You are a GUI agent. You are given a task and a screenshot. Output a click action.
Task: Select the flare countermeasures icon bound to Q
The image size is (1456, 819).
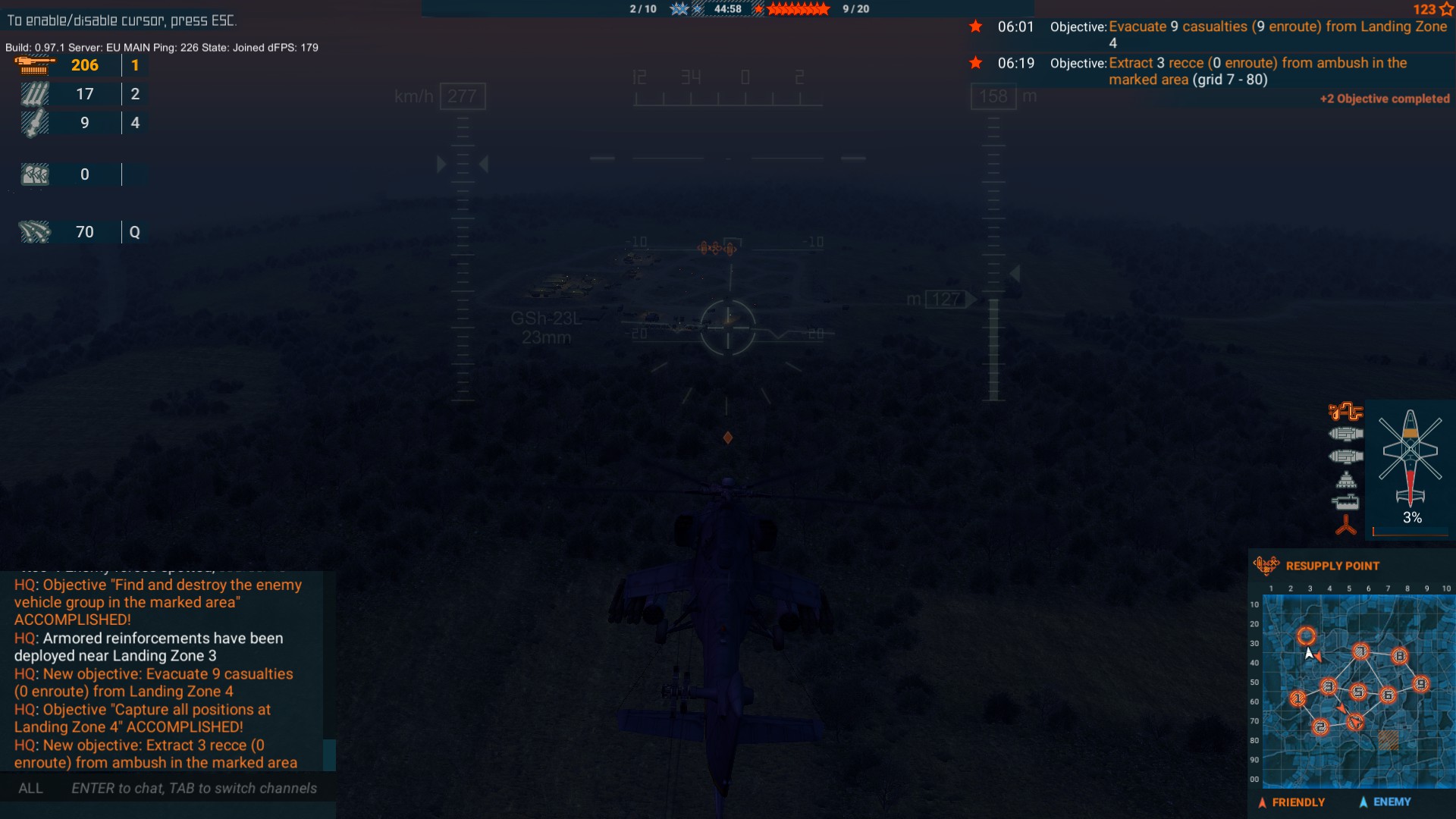point(33,232)
